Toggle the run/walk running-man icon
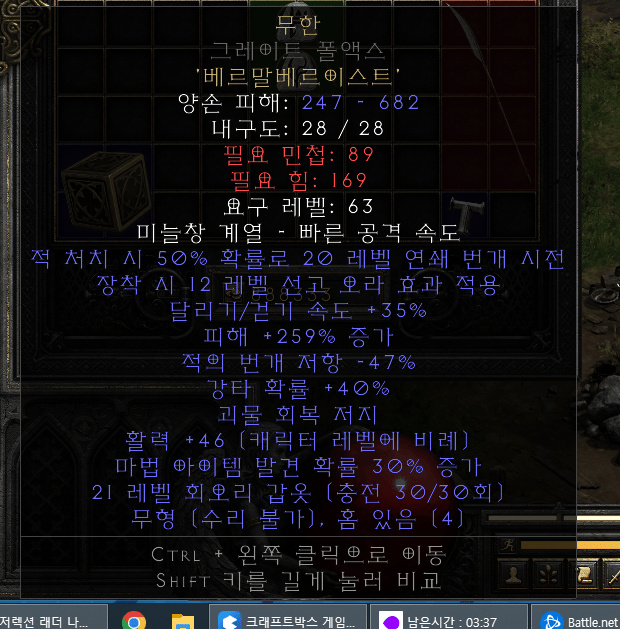The image size is (620, 629). [x=509, y=544]
